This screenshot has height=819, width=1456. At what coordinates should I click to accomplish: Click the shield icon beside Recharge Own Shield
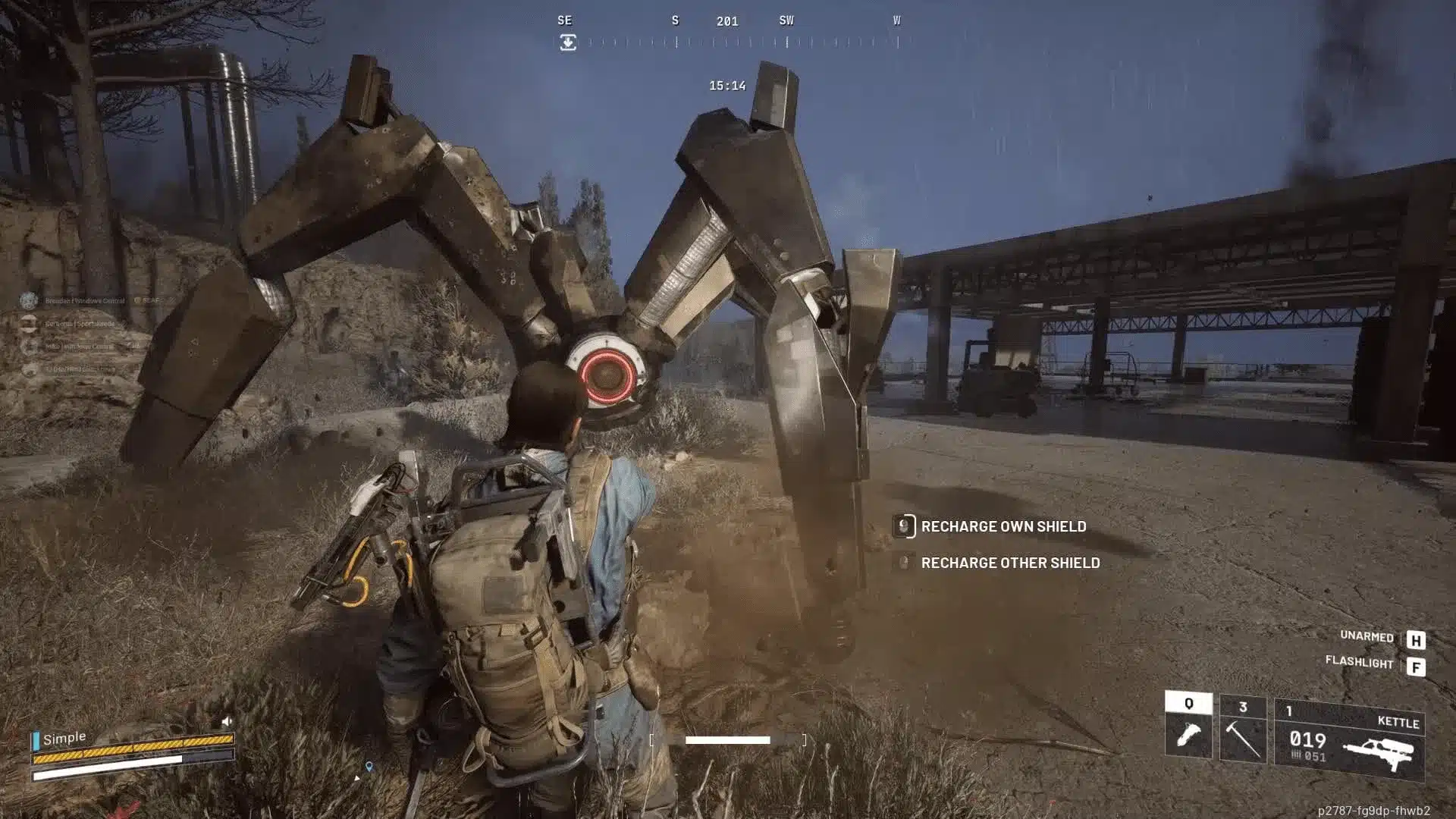pos(905,526)
